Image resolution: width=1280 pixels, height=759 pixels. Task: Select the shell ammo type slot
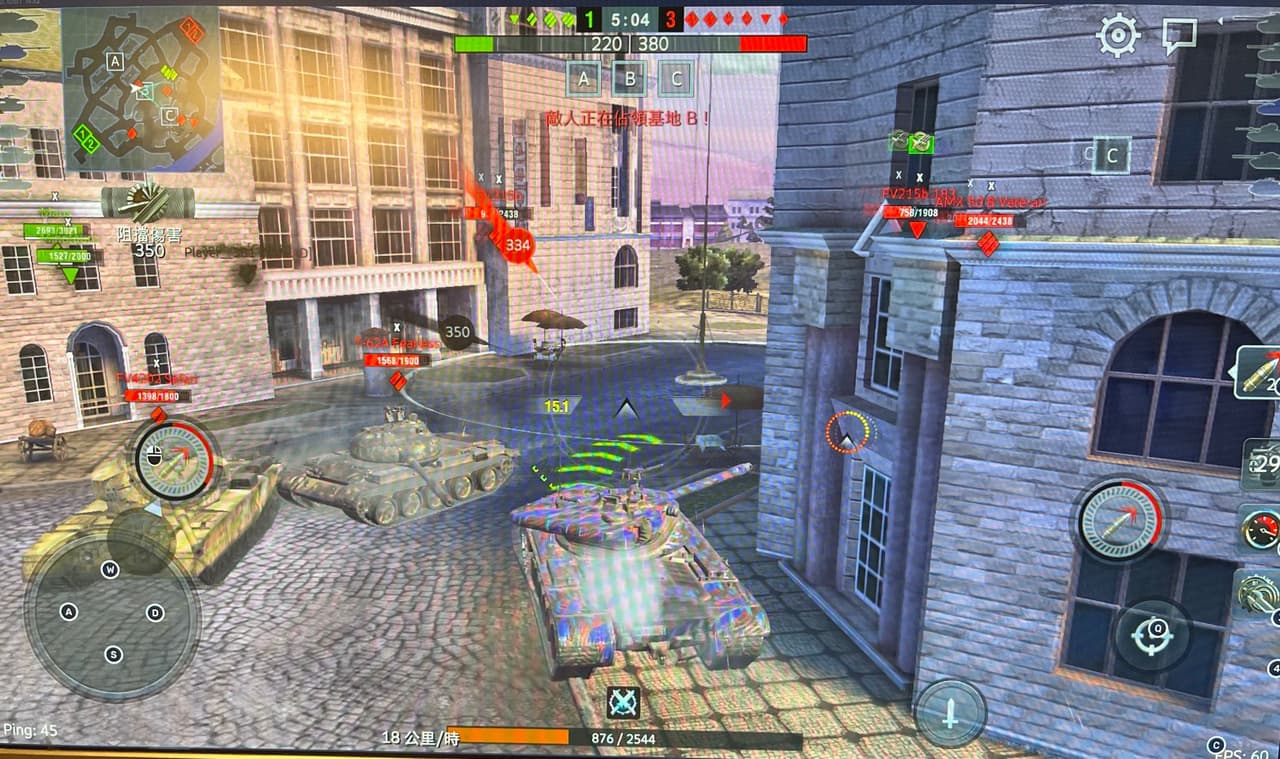(x=1260, y=373)
